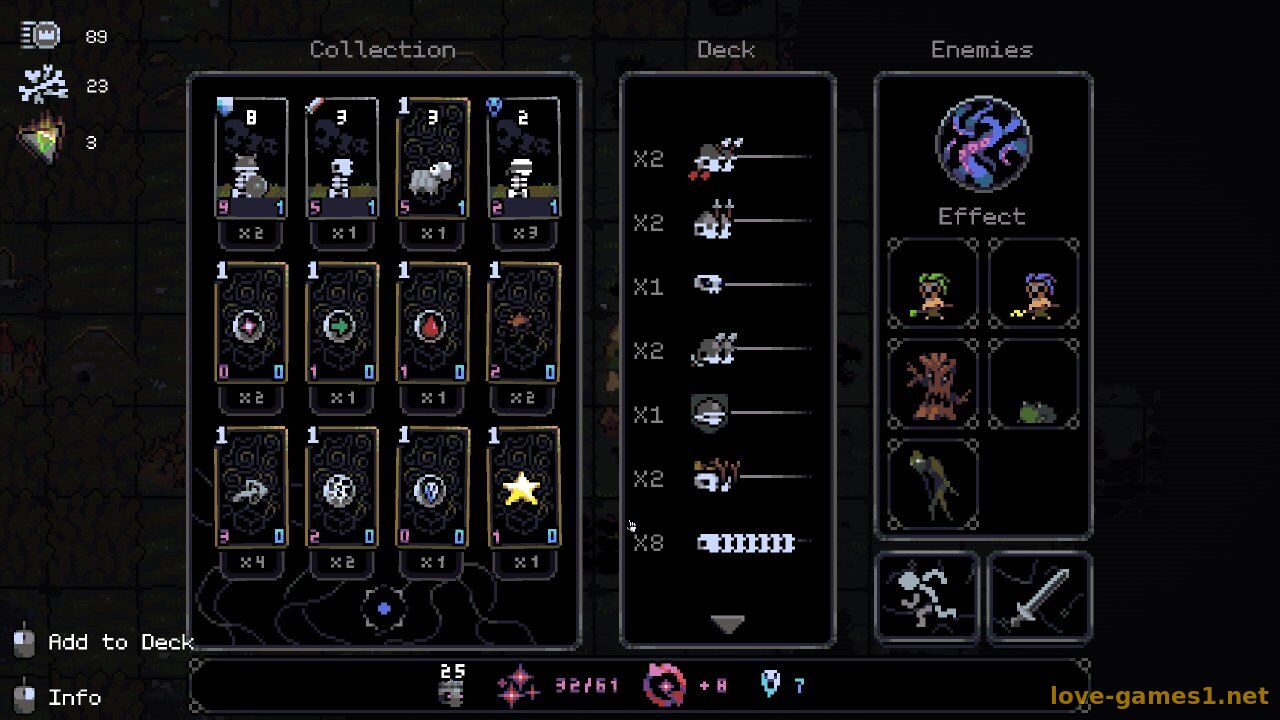The width and height of the screenshot is (1280, 720).
Task: Pick the pickaxe card from the collection
Action: tap(251, 488)
